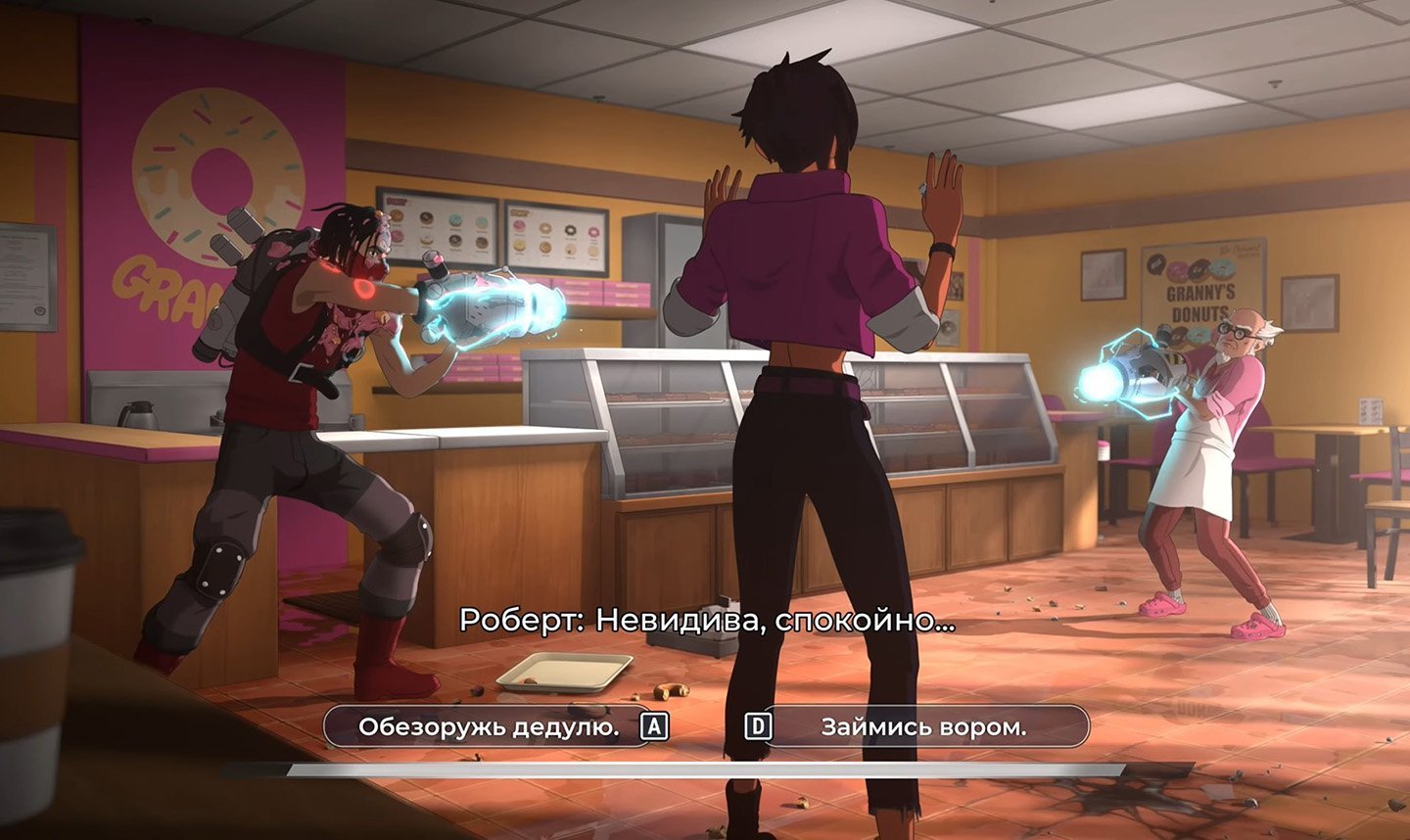Choose the "Обезоружь дедулю." dialogue option
The width and height of the screenshot is (1410, 840).
coord(488,726)
